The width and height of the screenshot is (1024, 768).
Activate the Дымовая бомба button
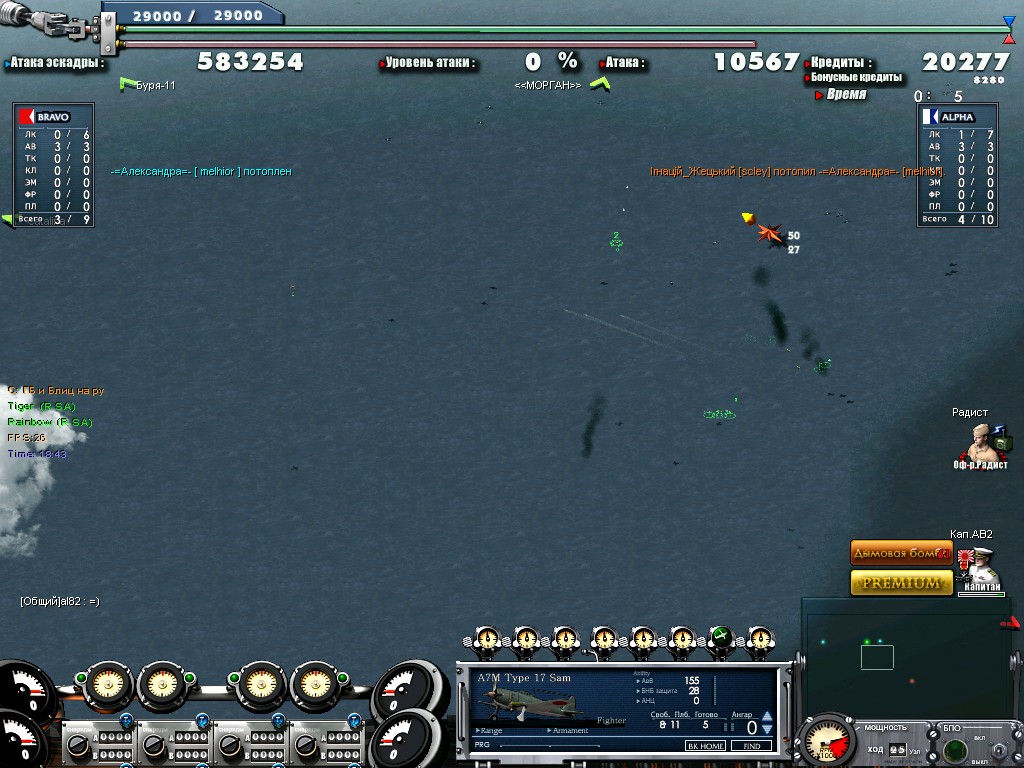(901, 552)
